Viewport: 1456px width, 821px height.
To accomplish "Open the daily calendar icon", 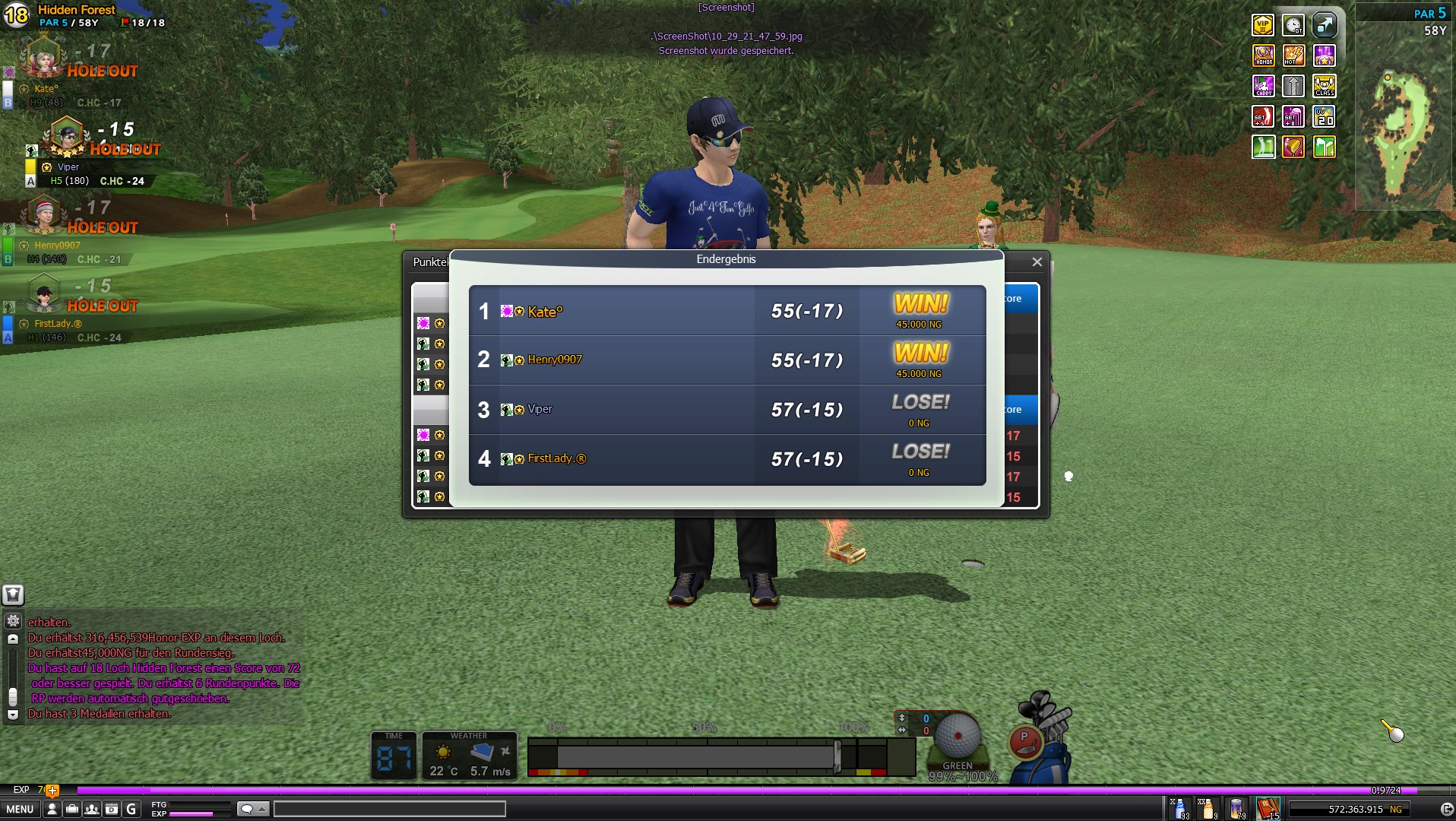I will [x=112, y=809].
